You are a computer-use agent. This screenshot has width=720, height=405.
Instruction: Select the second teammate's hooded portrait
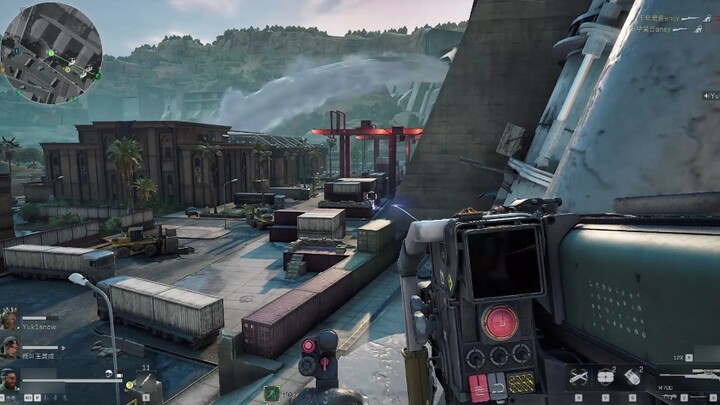point(10,348)
